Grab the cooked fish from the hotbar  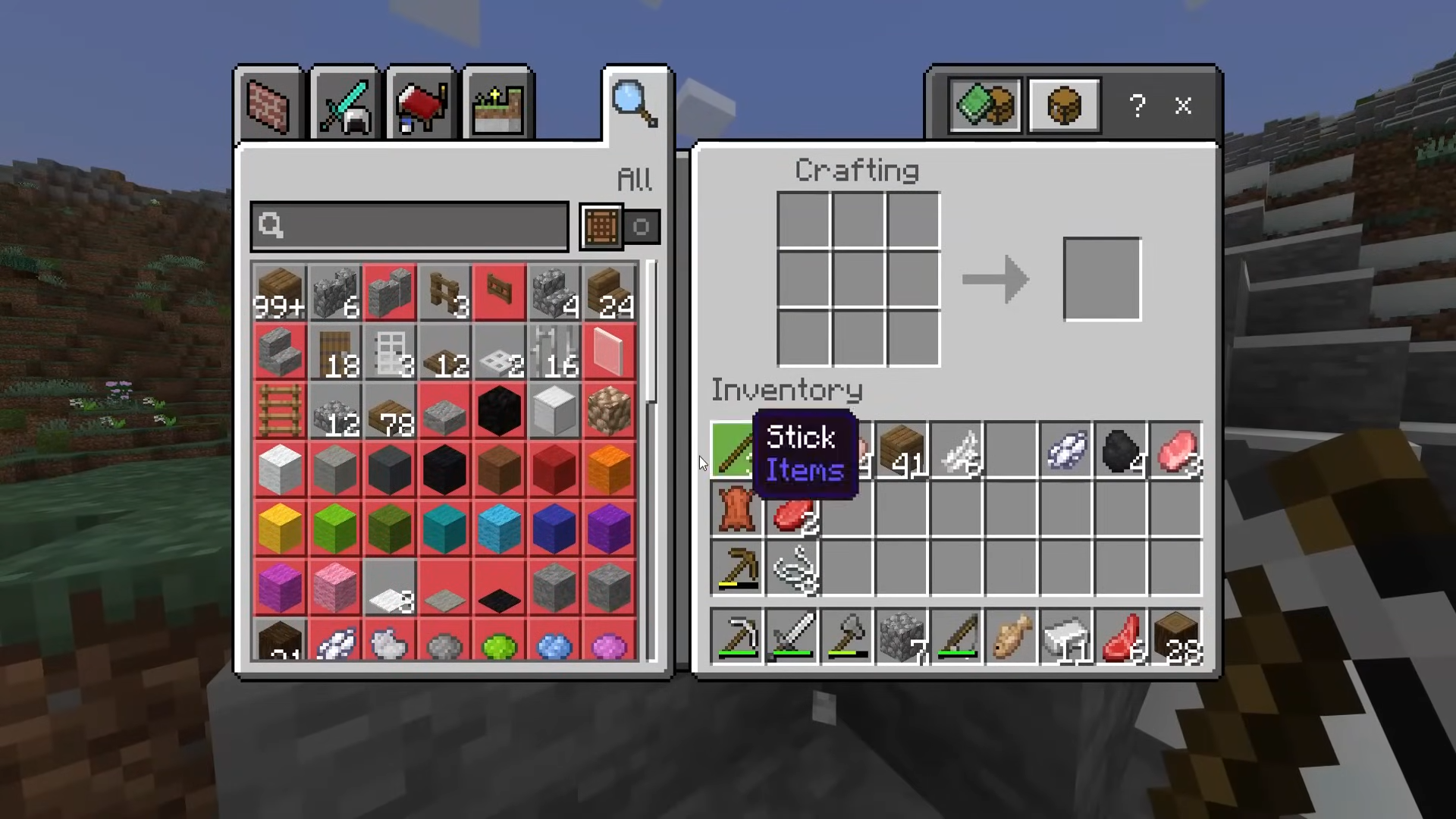[x=1012, y=637]
